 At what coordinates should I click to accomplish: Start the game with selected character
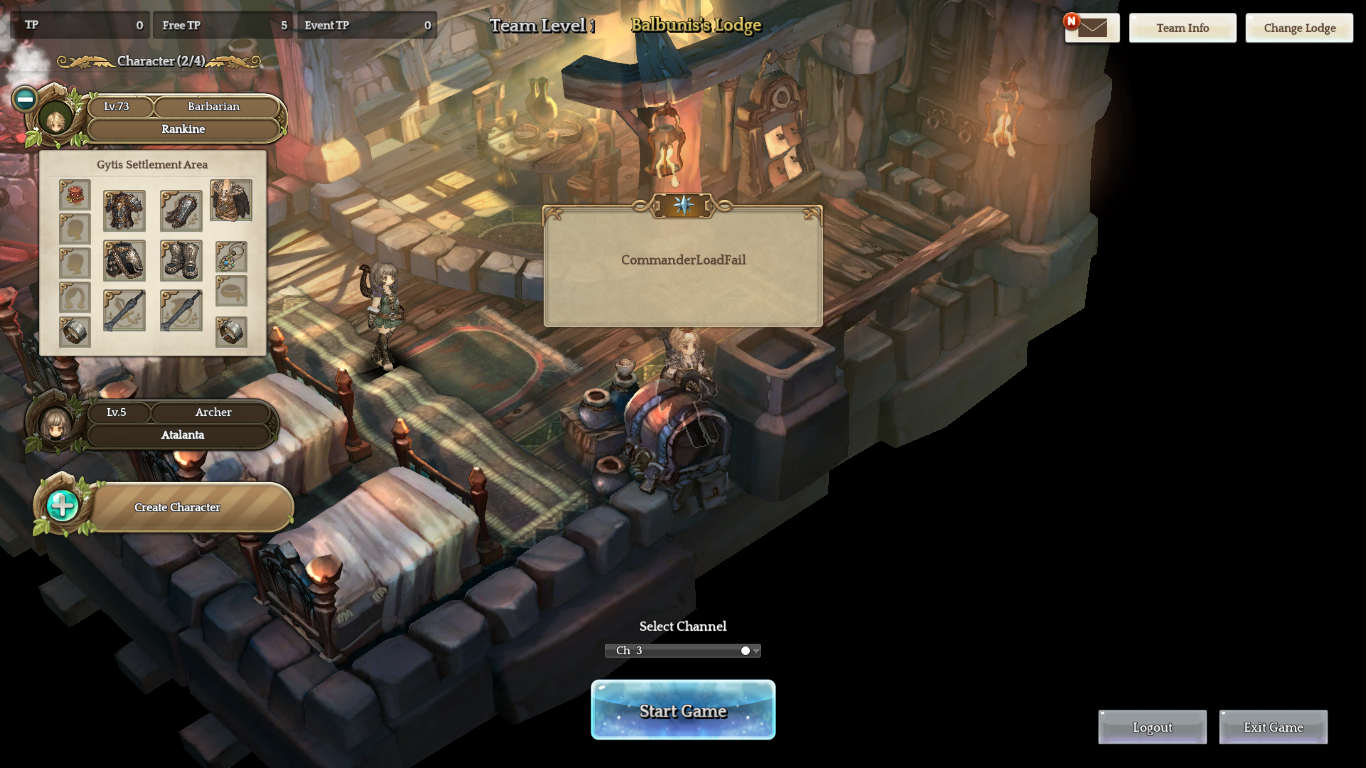pos(683,710)
